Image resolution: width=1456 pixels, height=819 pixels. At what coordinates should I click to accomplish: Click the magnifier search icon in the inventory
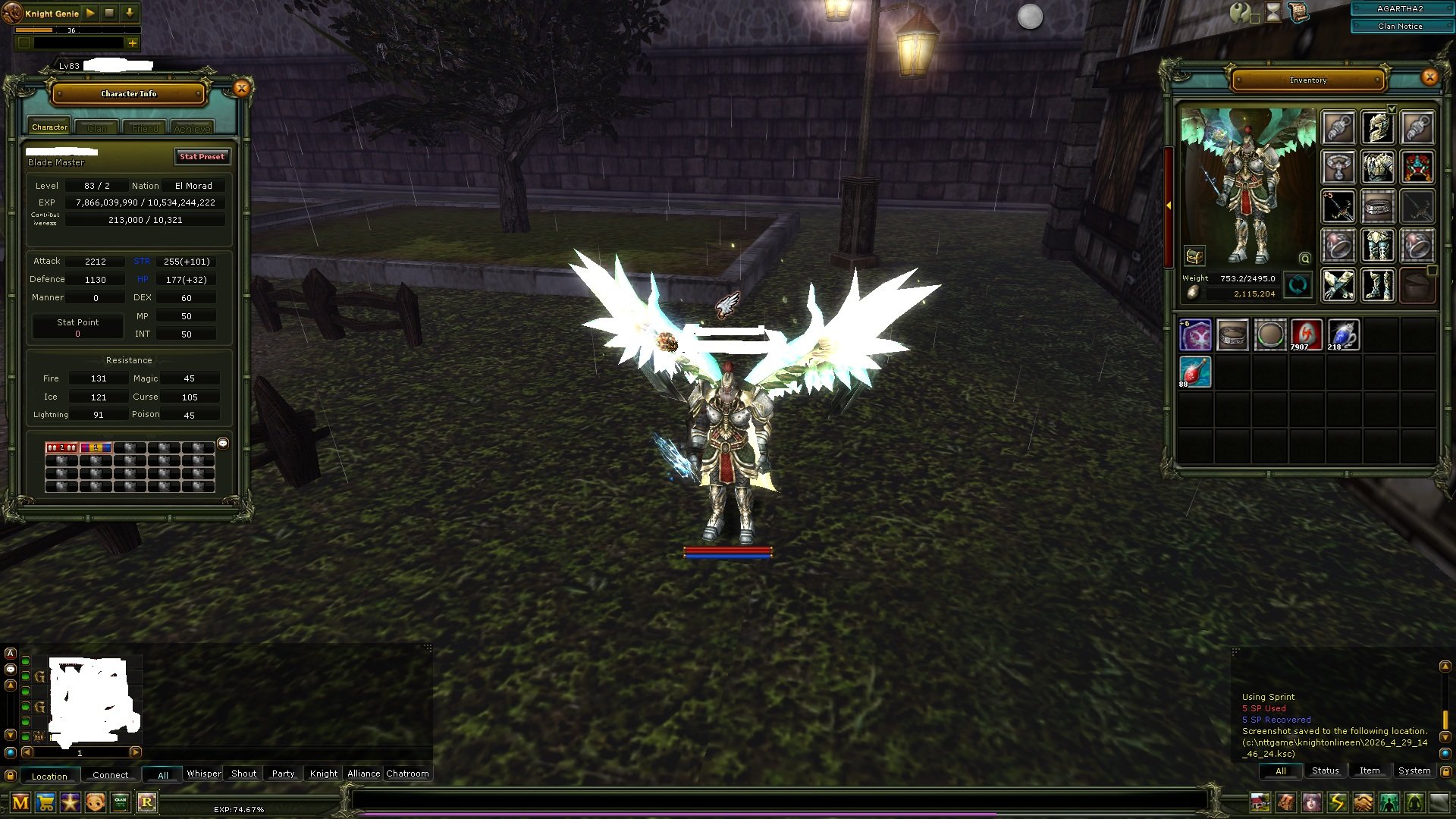[1305, 259]
